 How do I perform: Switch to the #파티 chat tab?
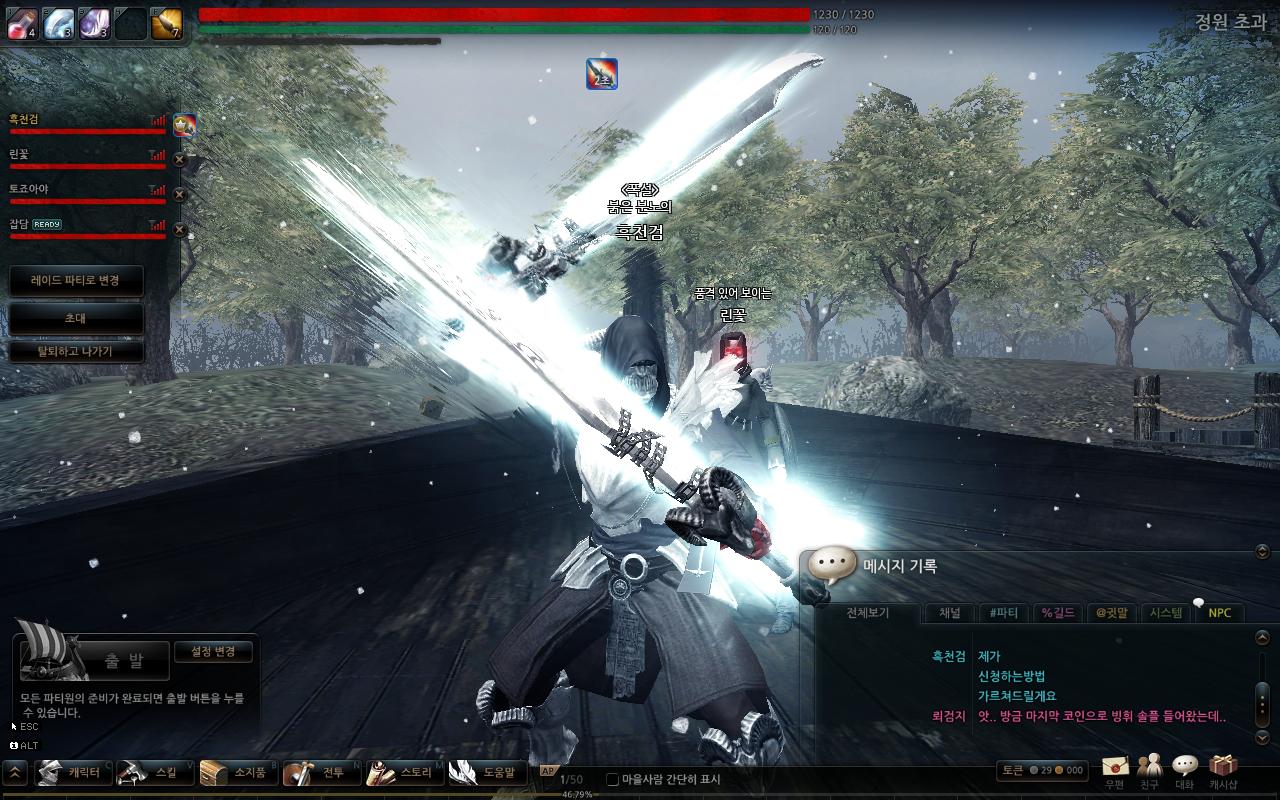[x=1003, y=613]
